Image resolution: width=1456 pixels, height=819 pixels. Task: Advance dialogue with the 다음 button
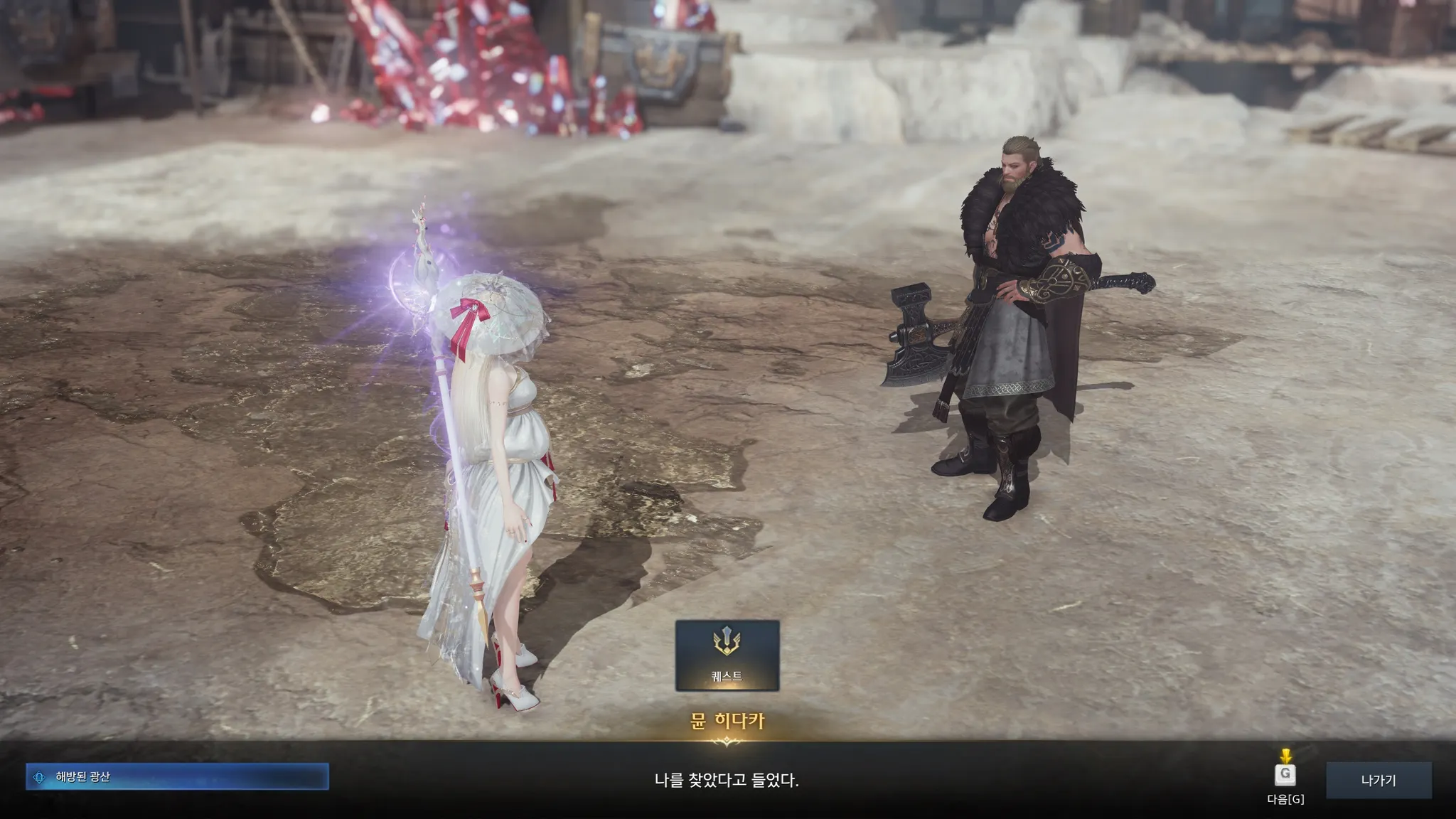pyautogui.click(x=1285, y=775)
